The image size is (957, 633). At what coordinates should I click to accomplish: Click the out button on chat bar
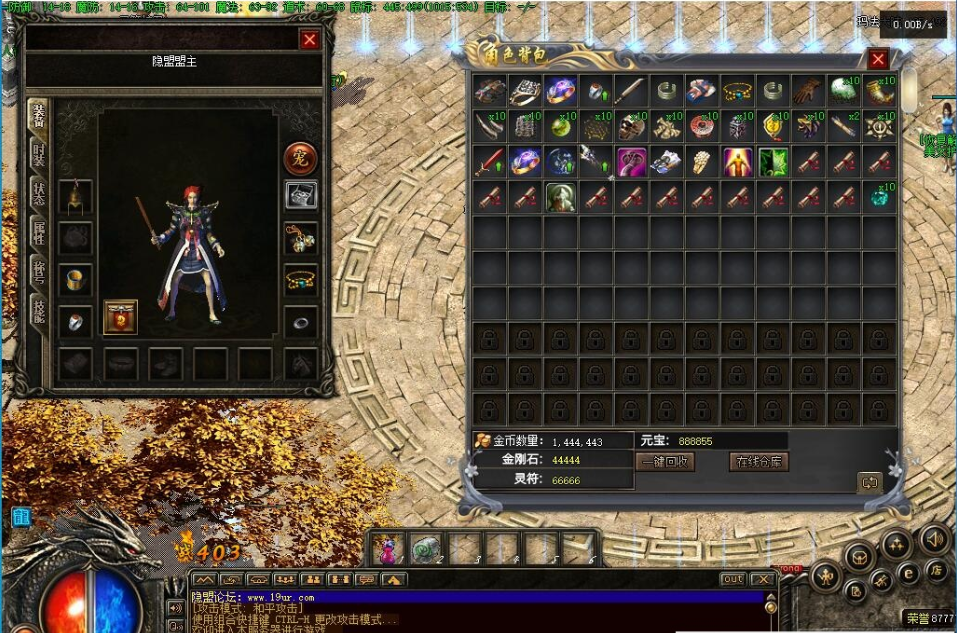pyautogui.click(x=733, y=579)
